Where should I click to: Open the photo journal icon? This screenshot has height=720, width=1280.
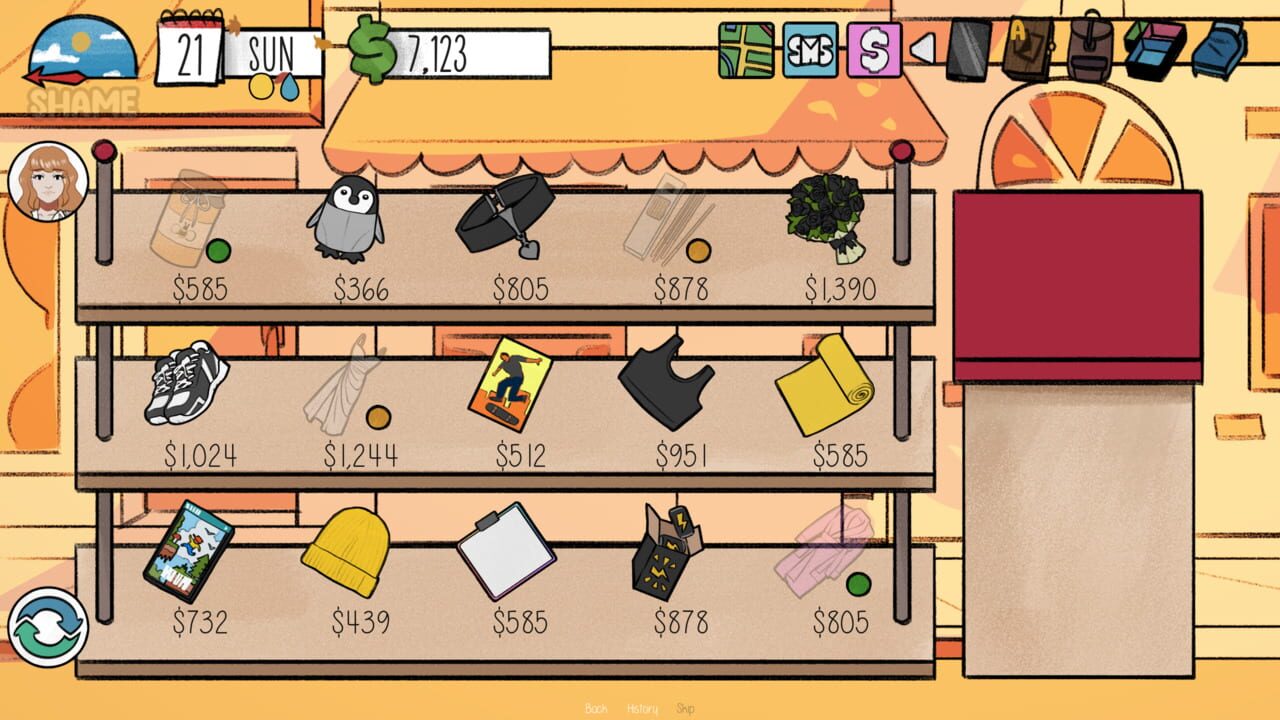(x=1030, y=47)
